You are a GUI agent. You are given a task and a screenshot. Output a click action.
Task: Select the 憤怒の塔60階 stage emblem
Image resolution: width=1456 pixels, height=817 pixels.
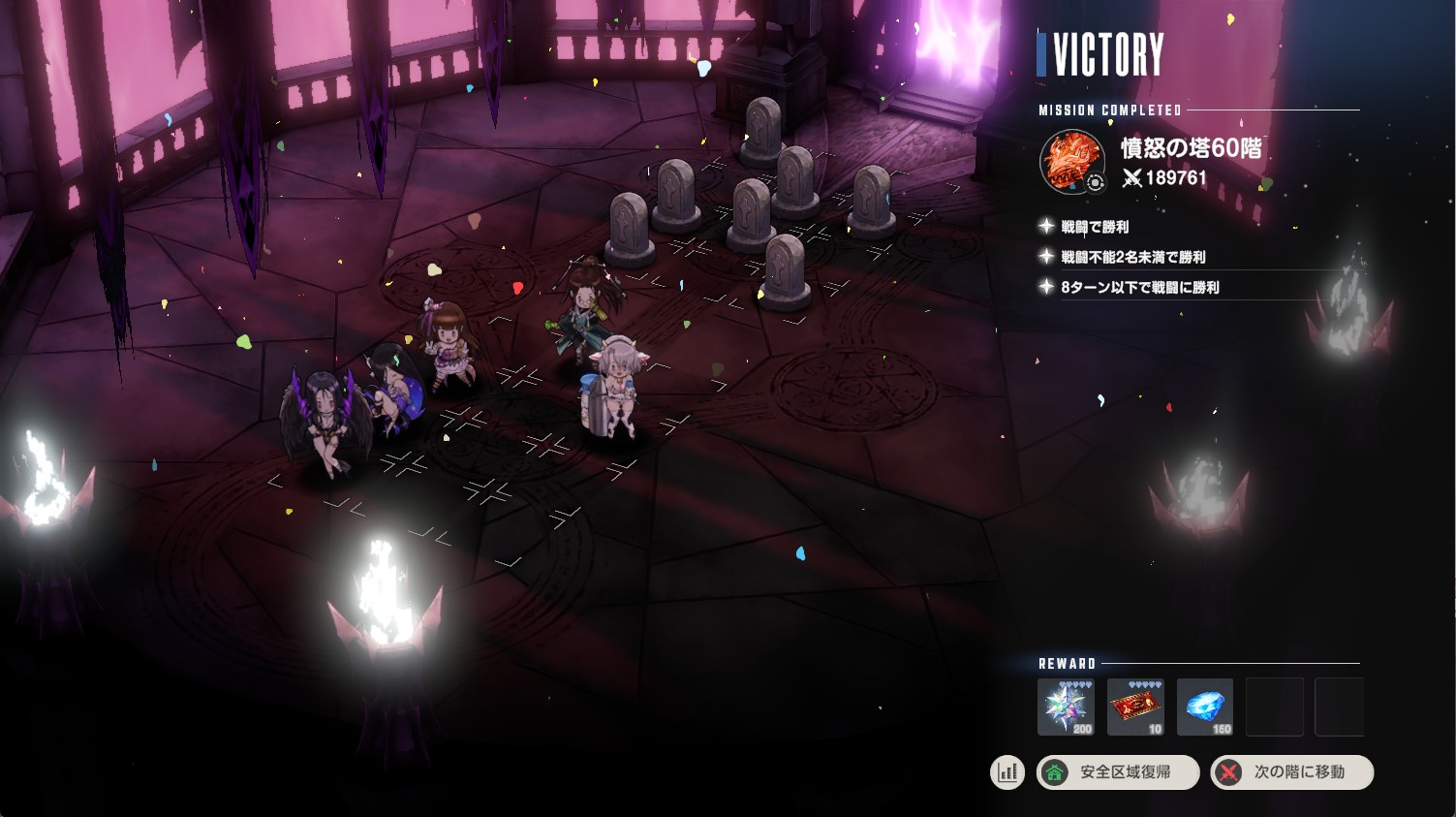pos(1071,161)
